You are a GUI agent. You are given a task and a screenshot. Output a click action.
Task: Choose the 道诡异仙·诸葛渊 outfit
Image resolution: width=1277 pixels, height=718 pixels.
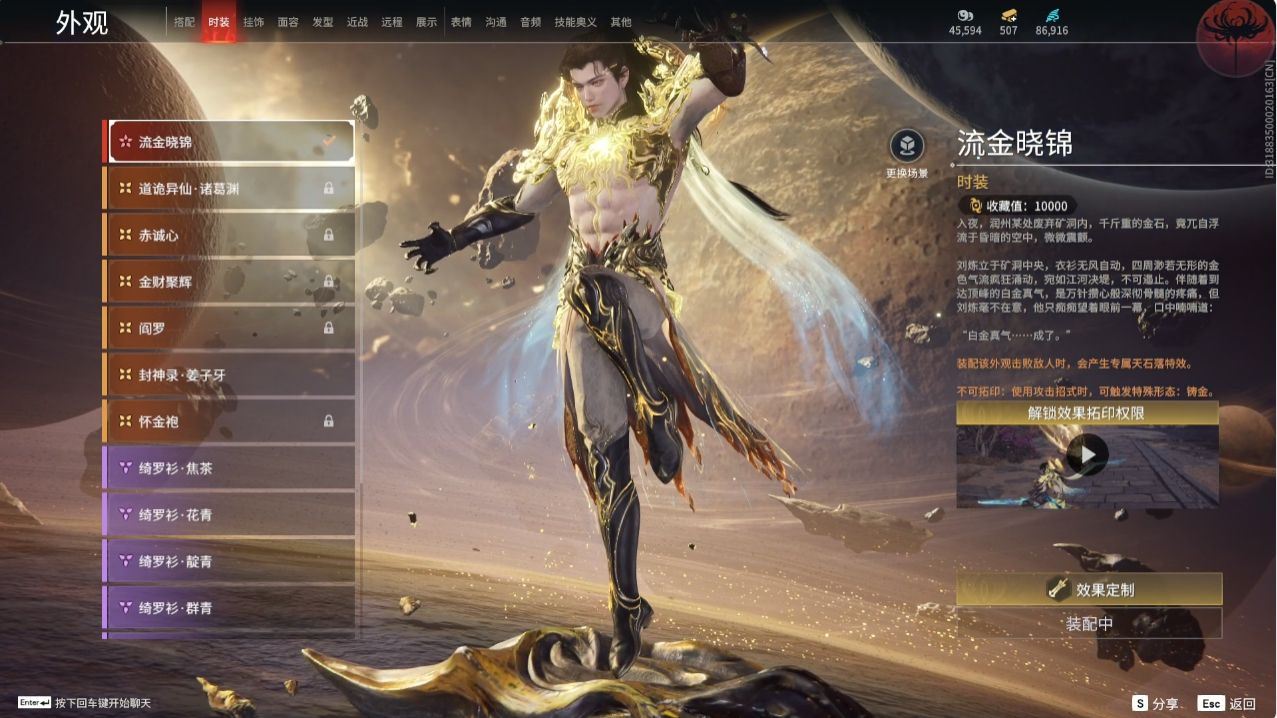coord(230,188)
